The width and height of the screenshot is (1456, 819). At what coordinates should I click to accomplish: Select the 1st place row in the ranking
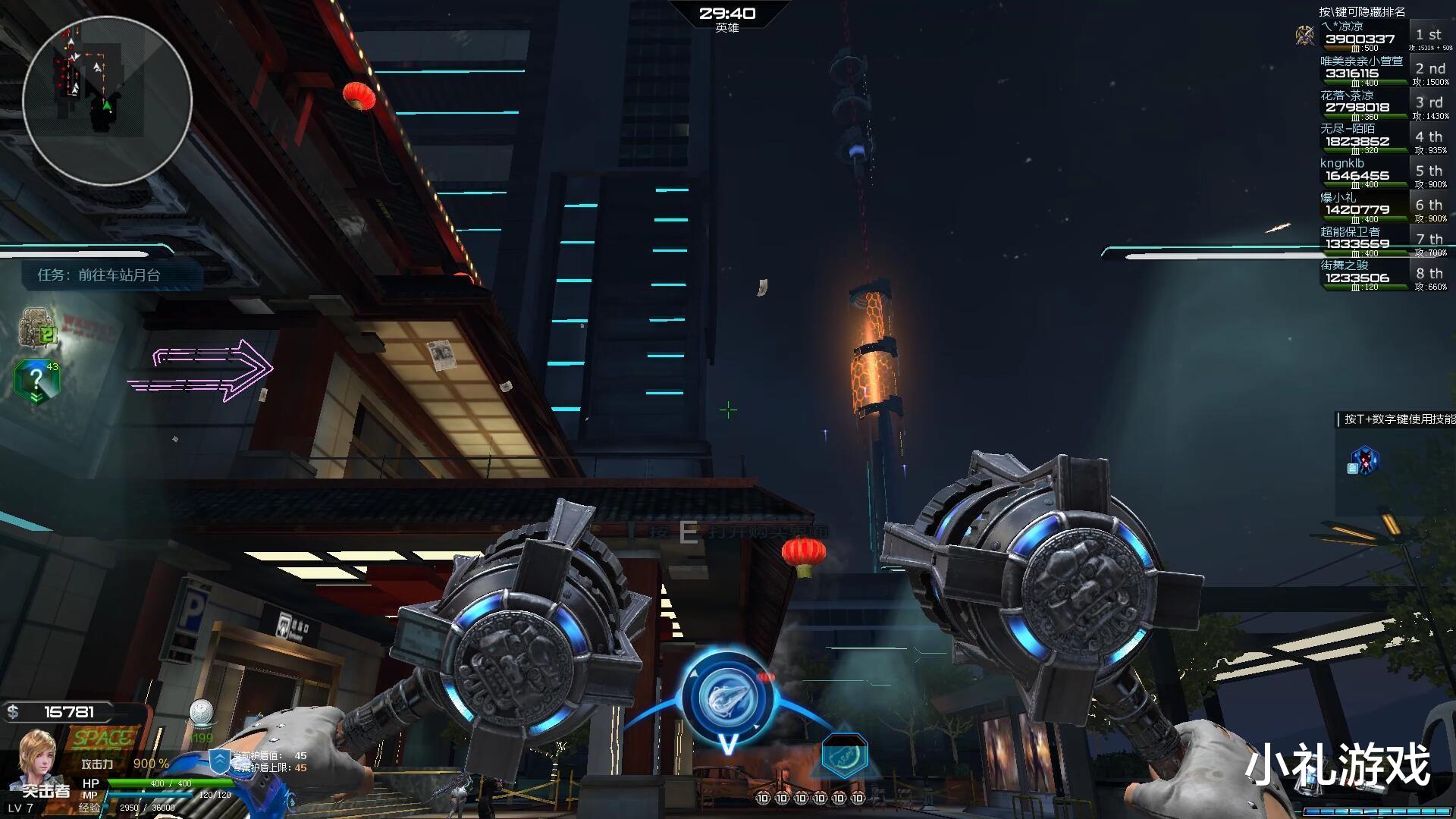pos(1374,38)
